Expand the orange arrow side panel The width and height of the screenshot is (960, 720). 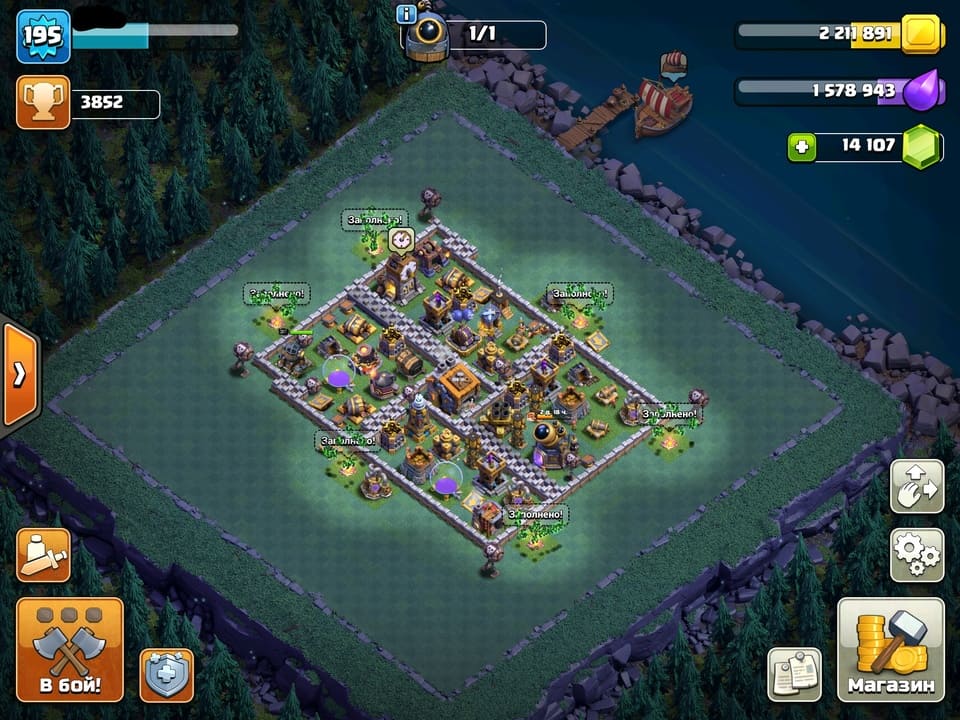coord(19,374)
